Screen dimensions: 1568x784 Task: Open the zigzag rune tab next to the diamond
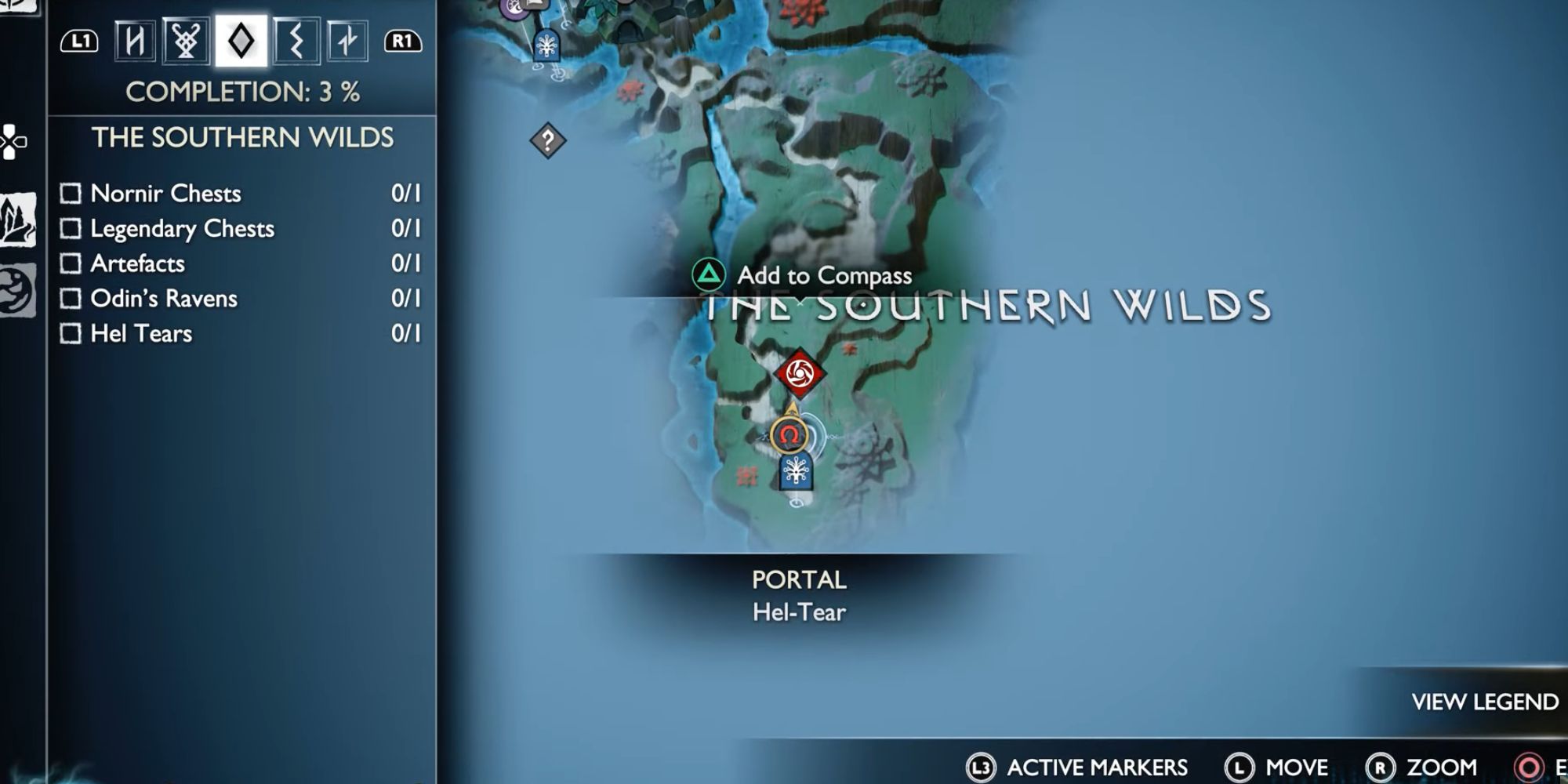click(295, 43)
